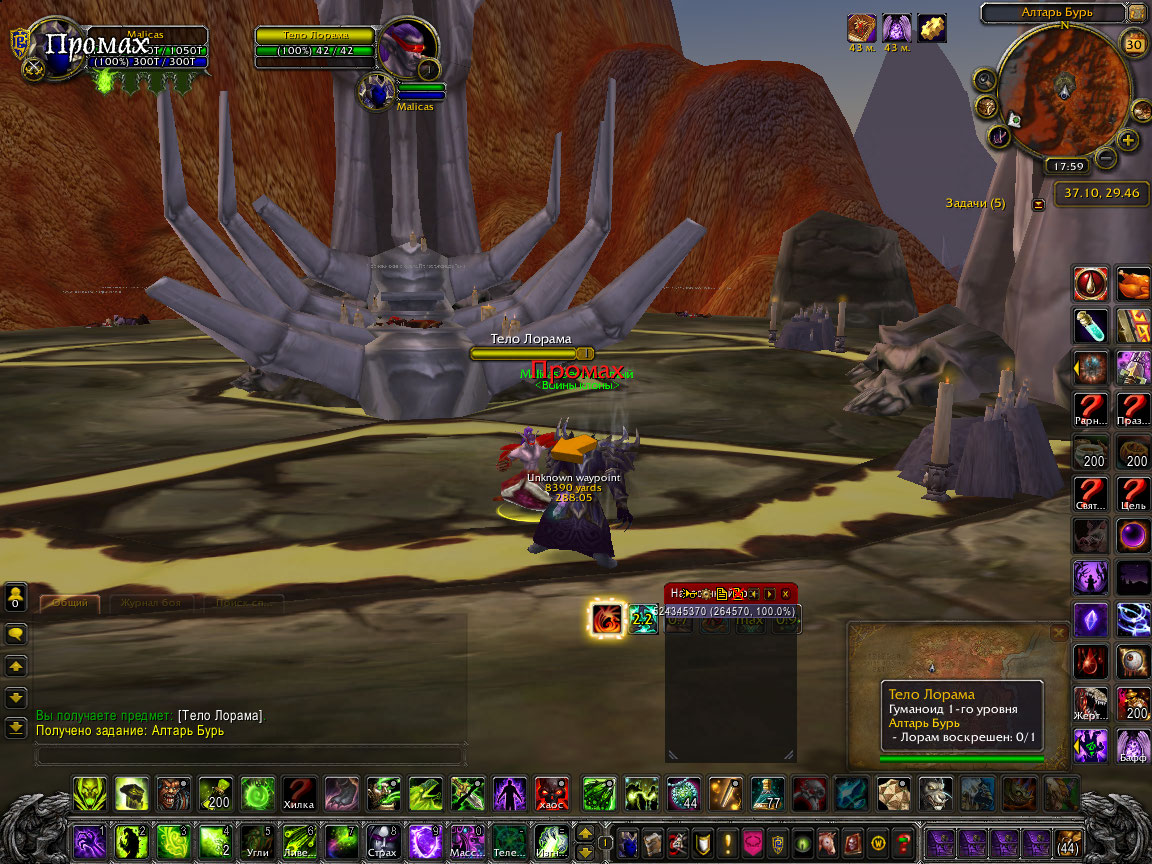
Task: Close the small zone map panel
Action: (x=1059, y=633)
